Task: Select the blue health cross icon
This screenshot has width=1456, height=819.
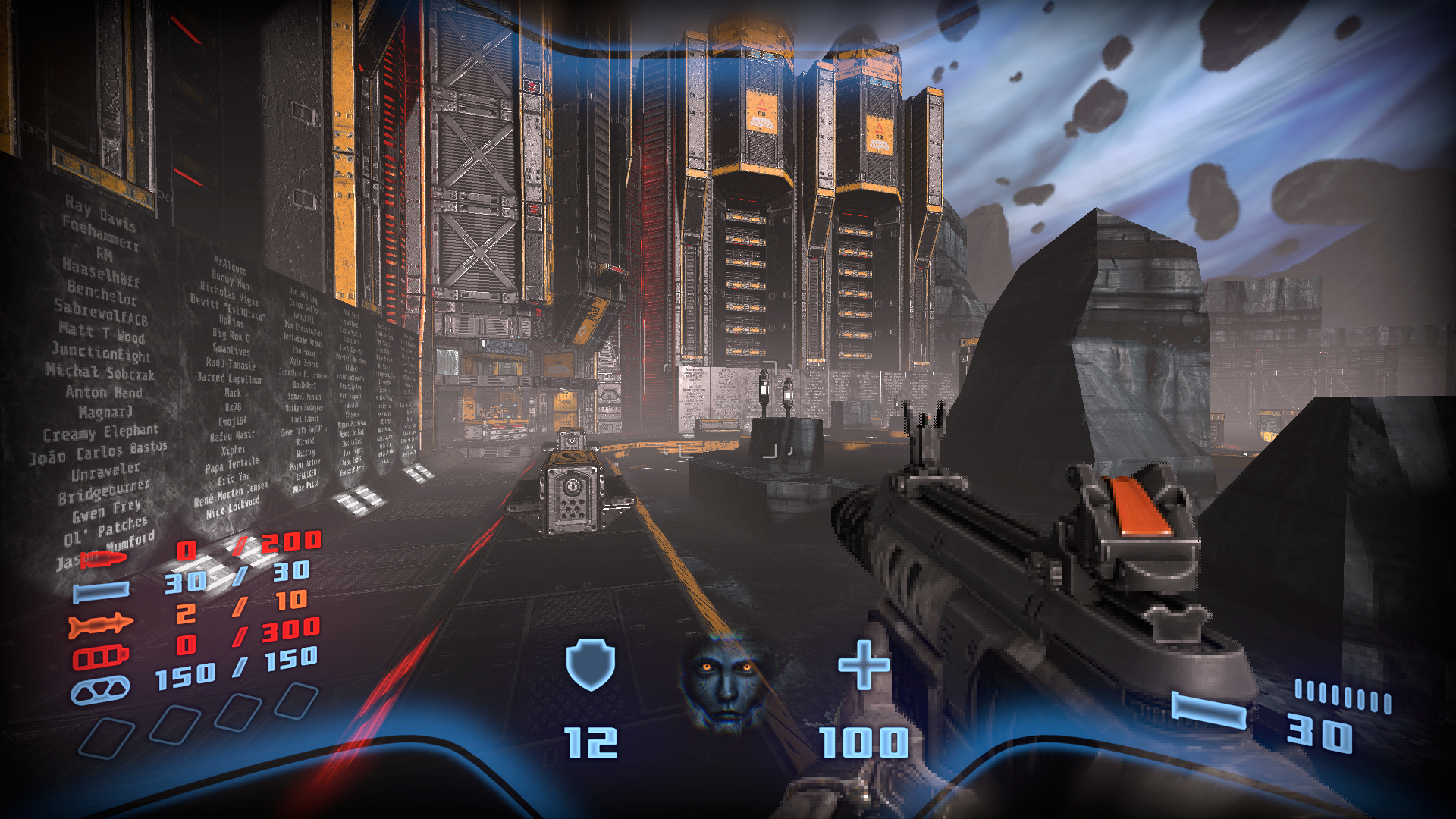Action: click(x=864, y=665)
